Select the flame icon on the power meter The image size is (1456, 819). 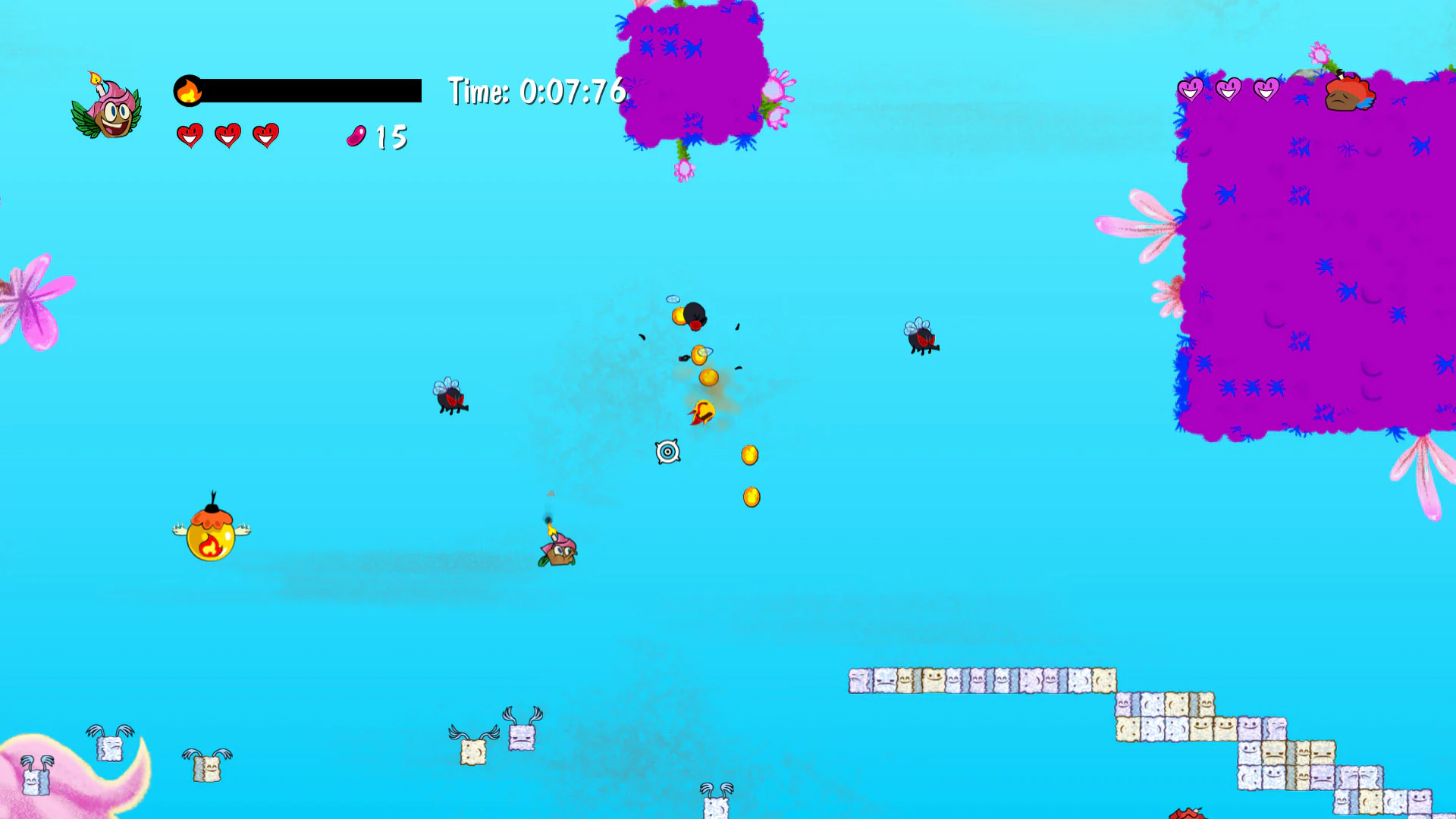[x=190, y=89]
